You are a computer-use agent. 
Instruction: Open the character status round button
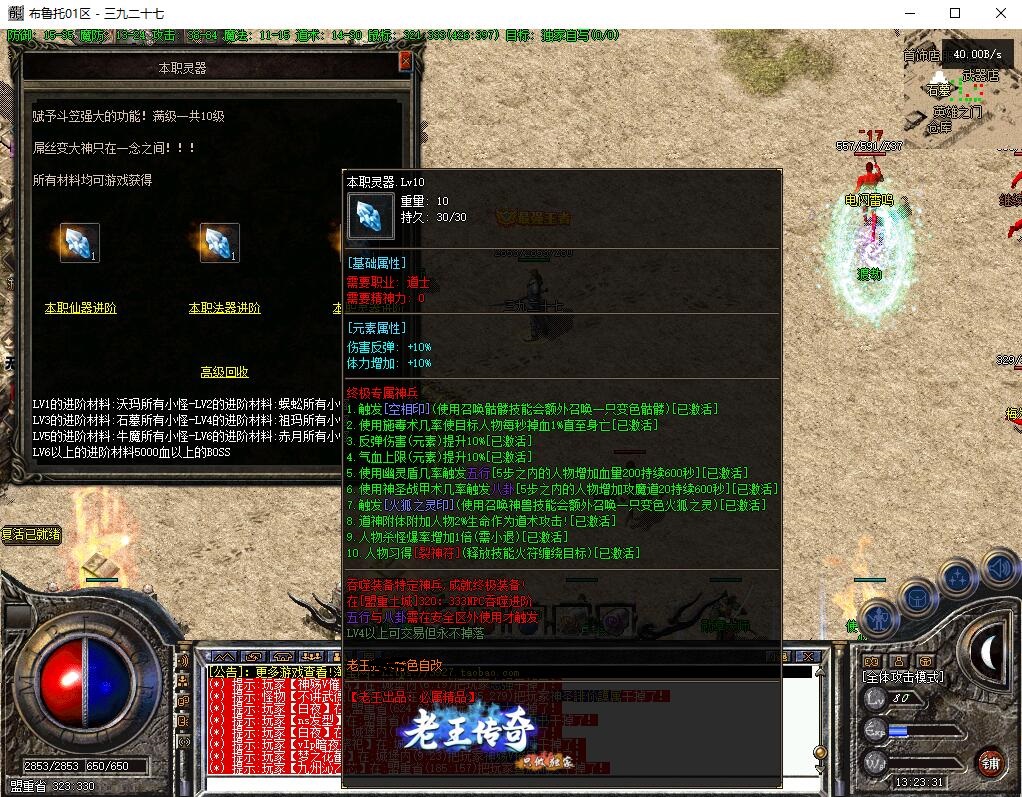(x=877, y=618)
